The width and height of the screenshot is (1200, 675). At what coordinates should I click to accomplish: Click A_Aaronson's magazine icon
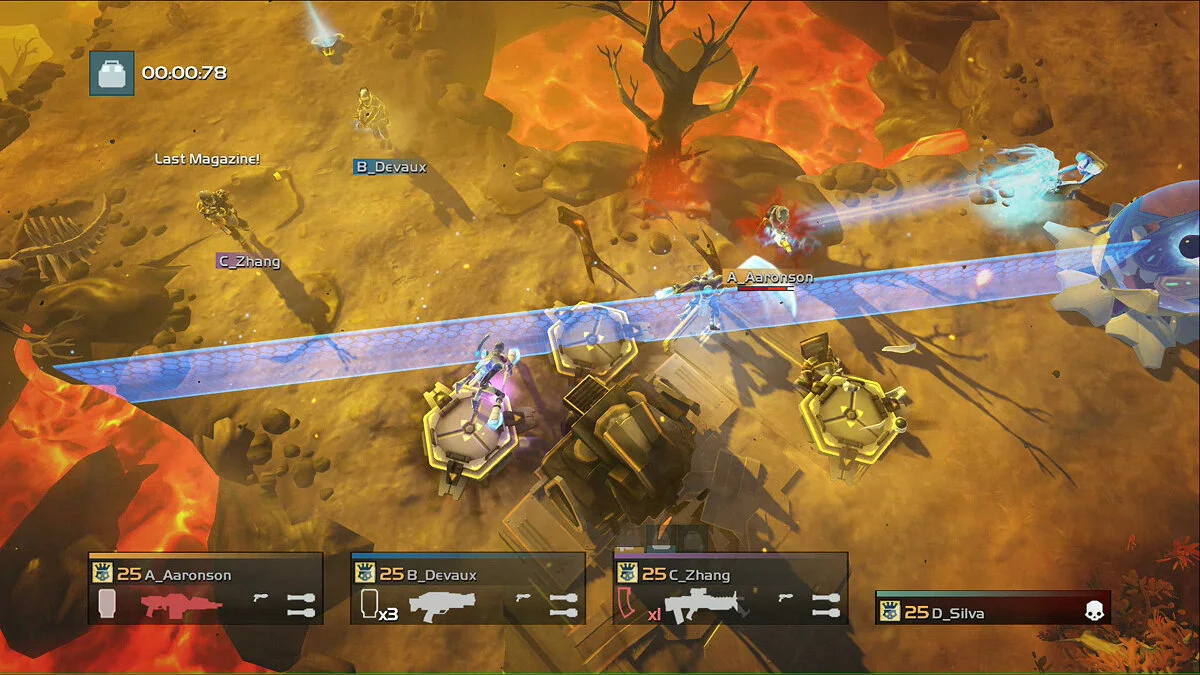coord(107,604)
